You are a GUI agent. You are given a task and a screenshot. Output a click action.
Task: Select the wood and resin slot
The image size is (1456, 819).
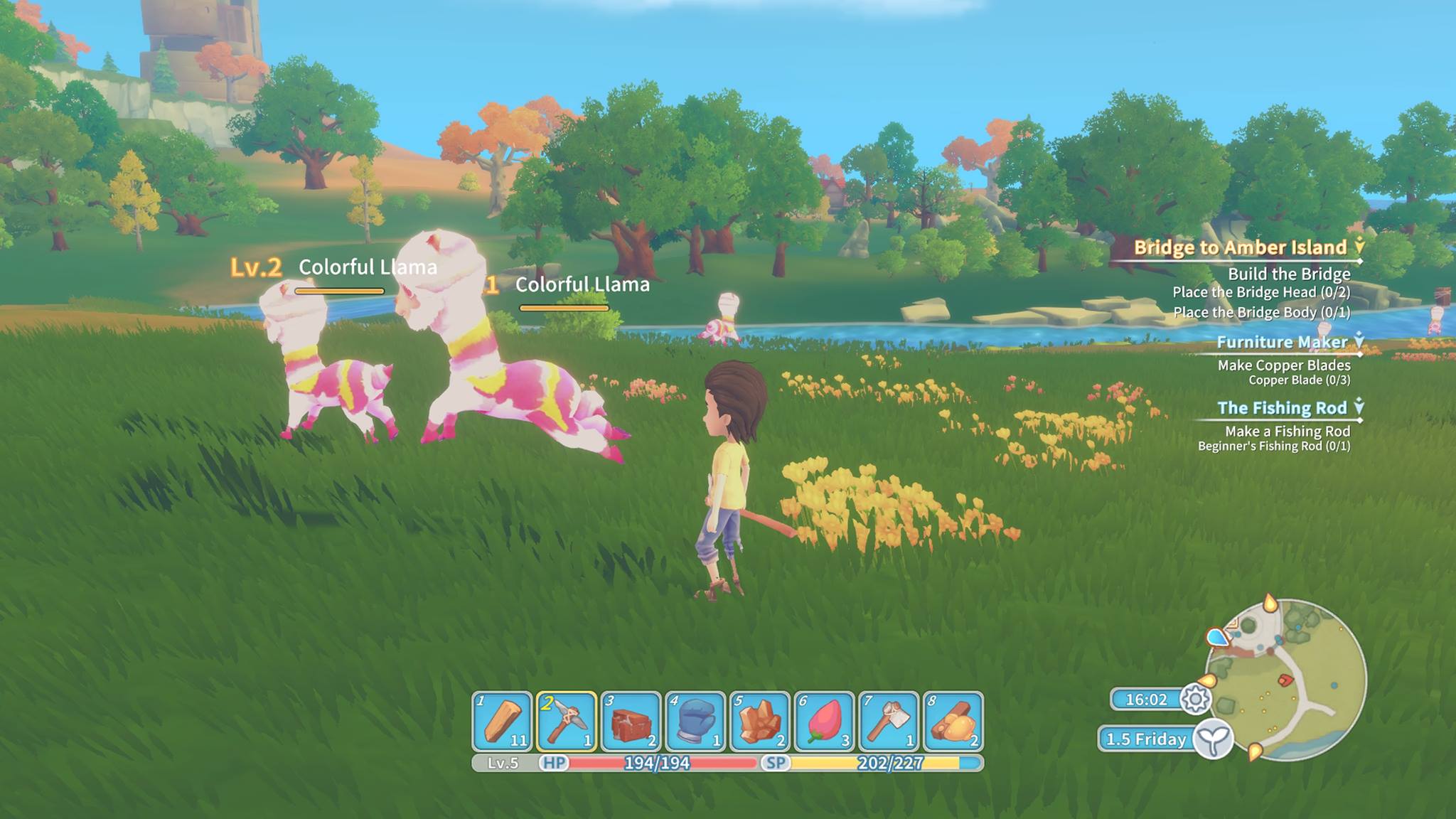pyautogui.click(x=953, y=721)
